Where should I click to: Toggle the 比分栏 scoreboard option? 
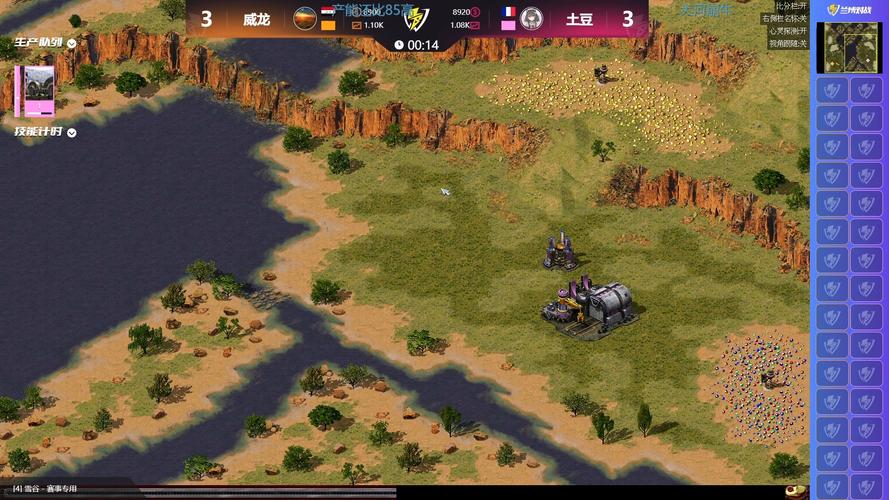coord(790,6)
